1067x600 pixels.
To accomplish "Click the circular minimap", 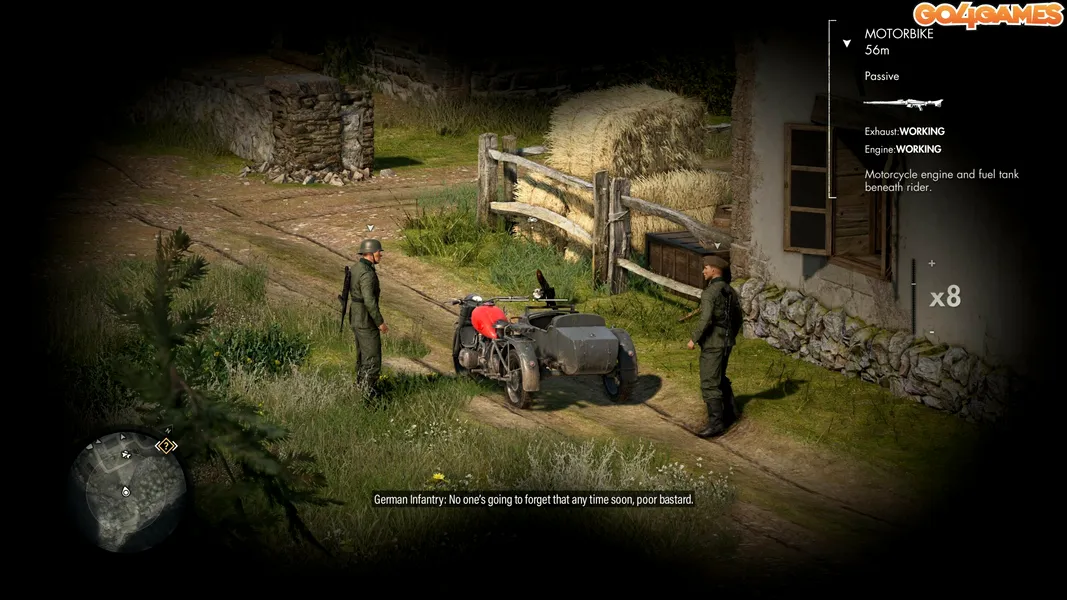I will (x=127, y=491).
